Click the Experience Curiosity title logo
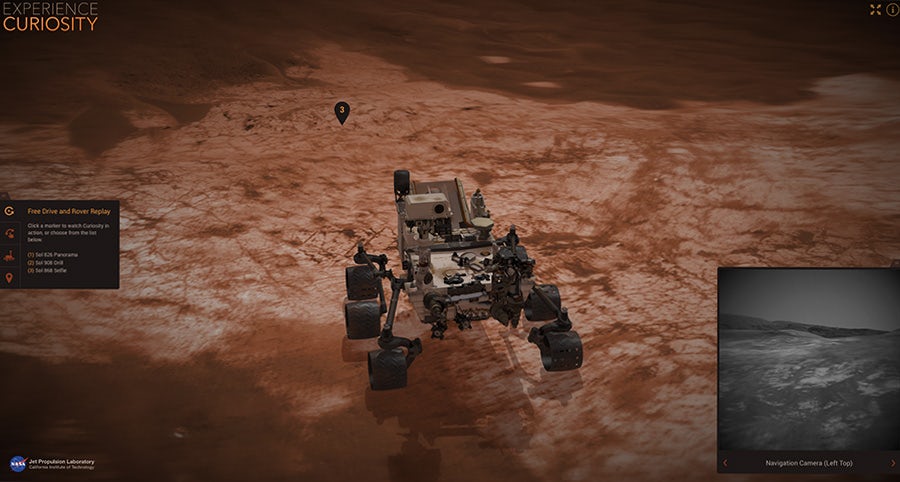Screen dimensions: 900x482 50,16
